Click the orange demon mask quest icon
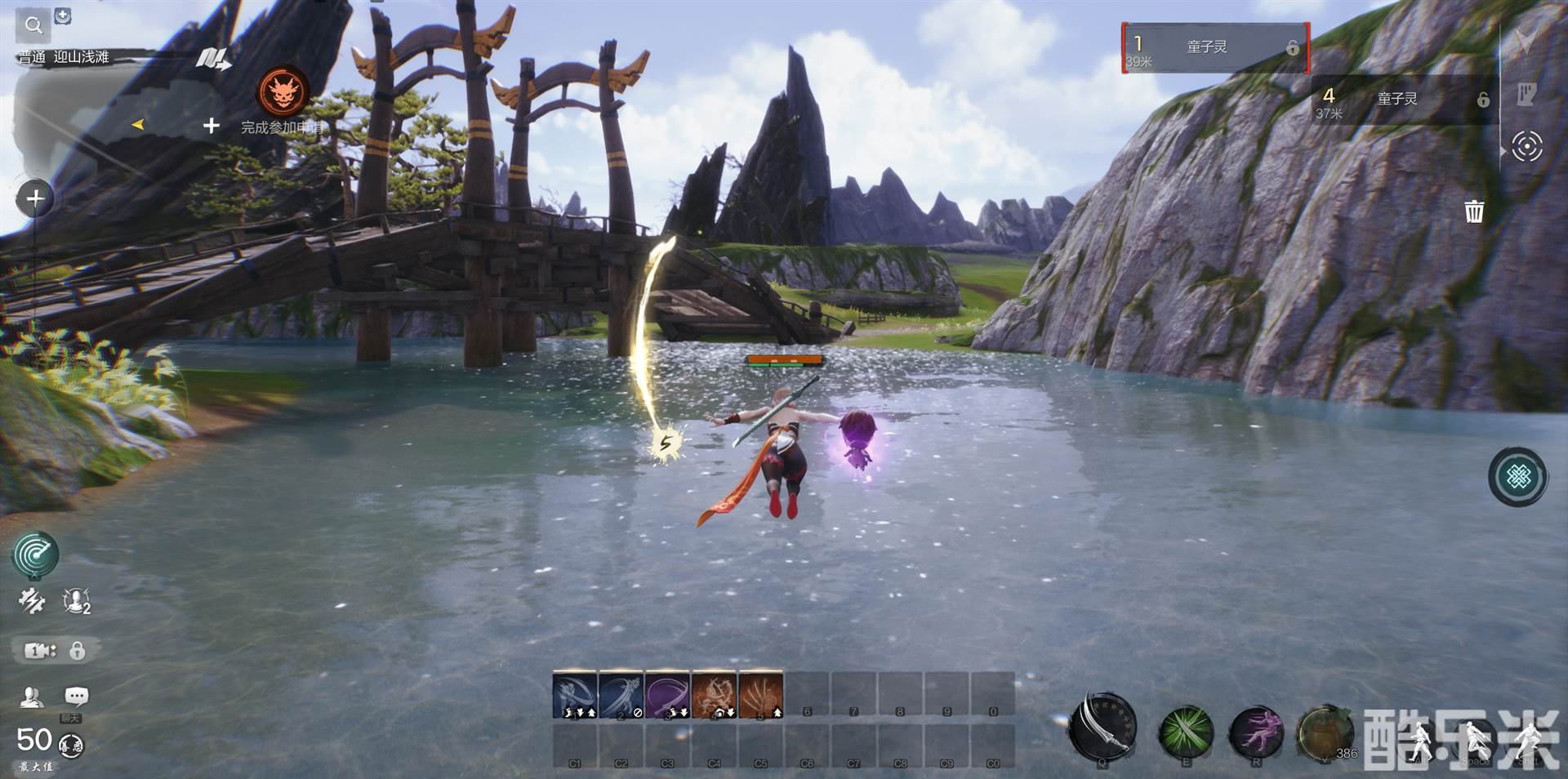The height and width of the screenshot is (779, 1568). tap(283, 91)
